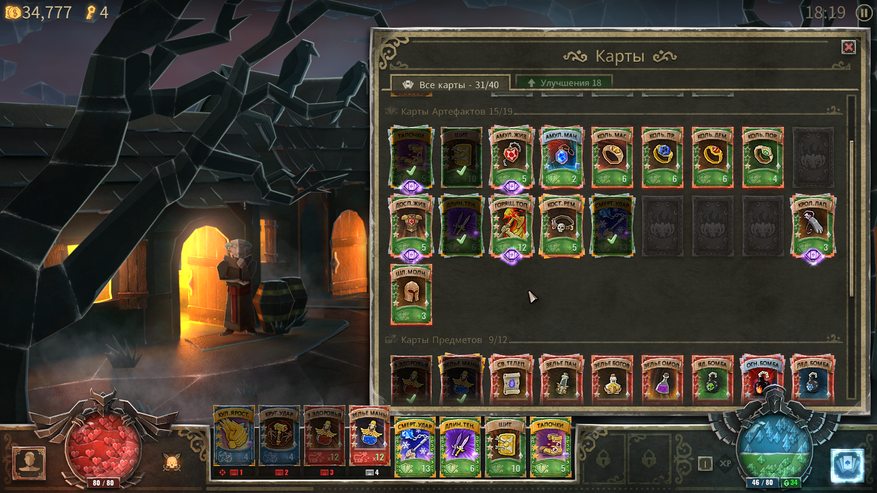Open the character portrait panel
The height and width of the screenshot is (493, 877).
[x=29, y=462]
